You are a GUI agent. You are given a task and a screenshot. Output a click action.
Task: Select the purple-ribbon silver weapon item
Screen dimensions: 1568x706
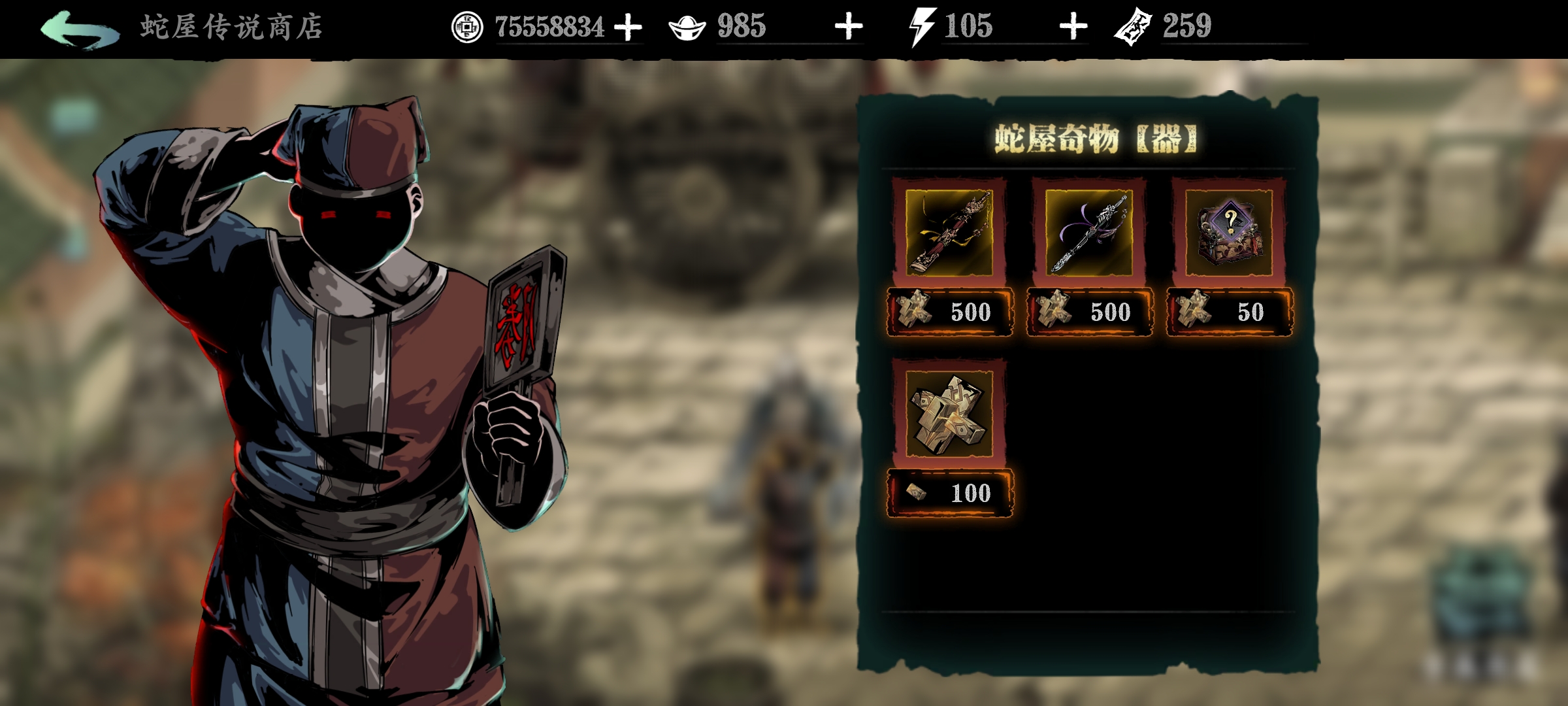pos(1088,233)
